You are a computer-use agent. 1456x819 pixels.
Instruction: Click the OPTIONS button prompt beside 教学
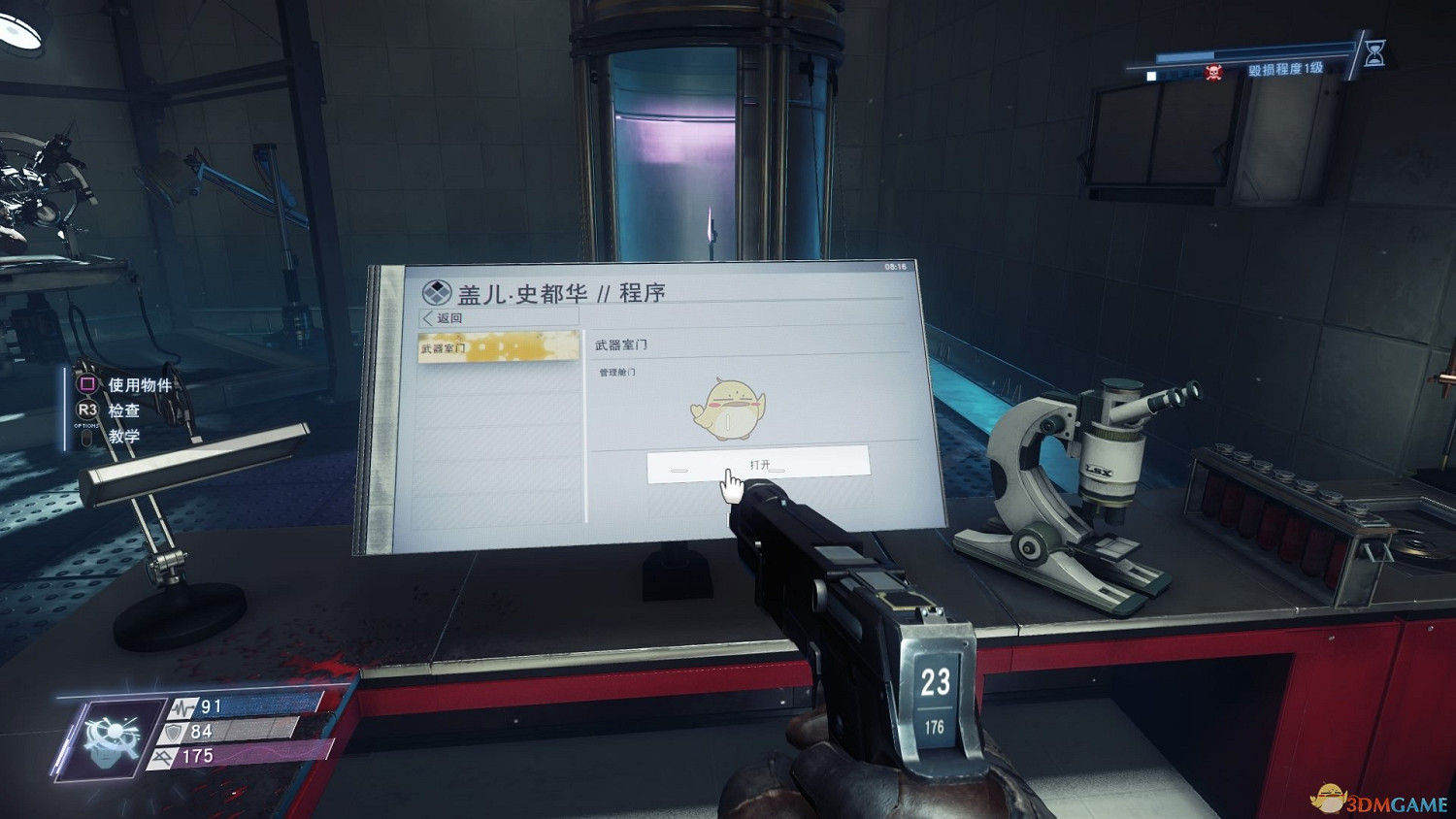(85, 437)
